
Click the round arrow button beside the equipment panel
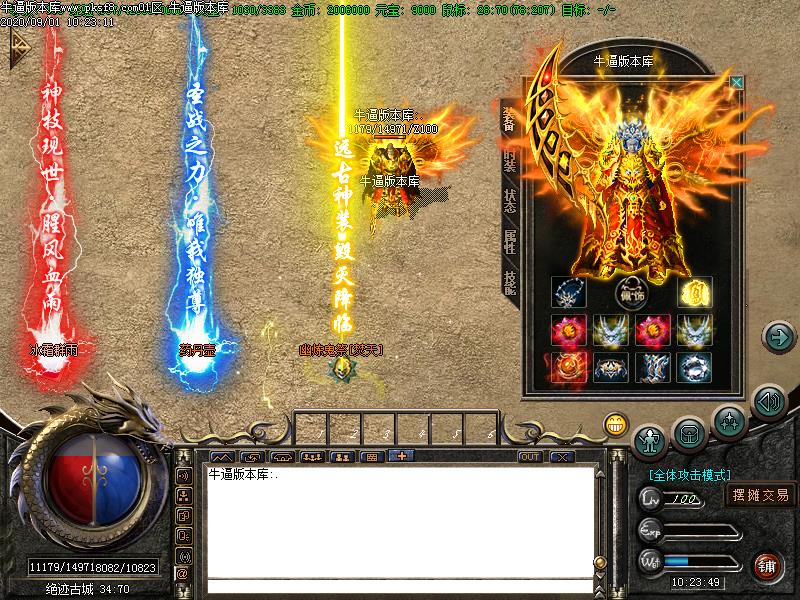(777, 337)
